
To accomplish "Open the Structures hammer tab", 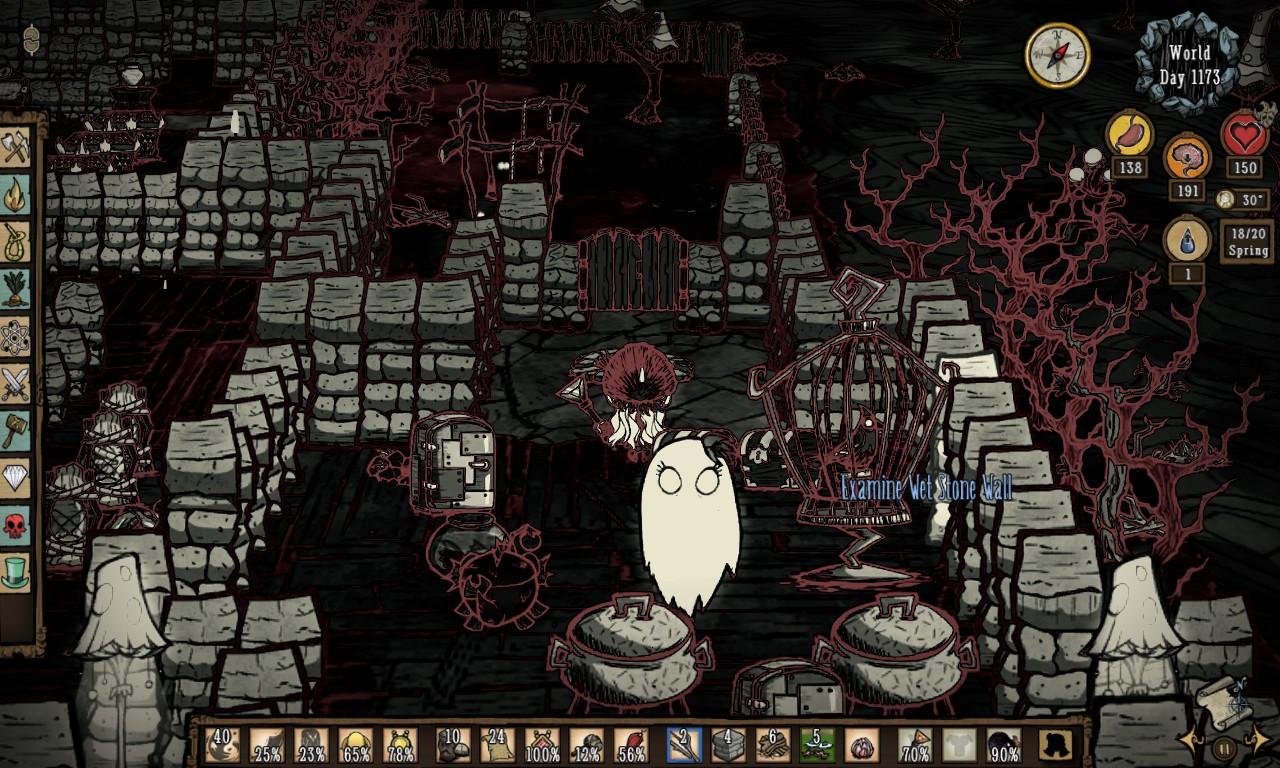I will click(x=16, y=431).
